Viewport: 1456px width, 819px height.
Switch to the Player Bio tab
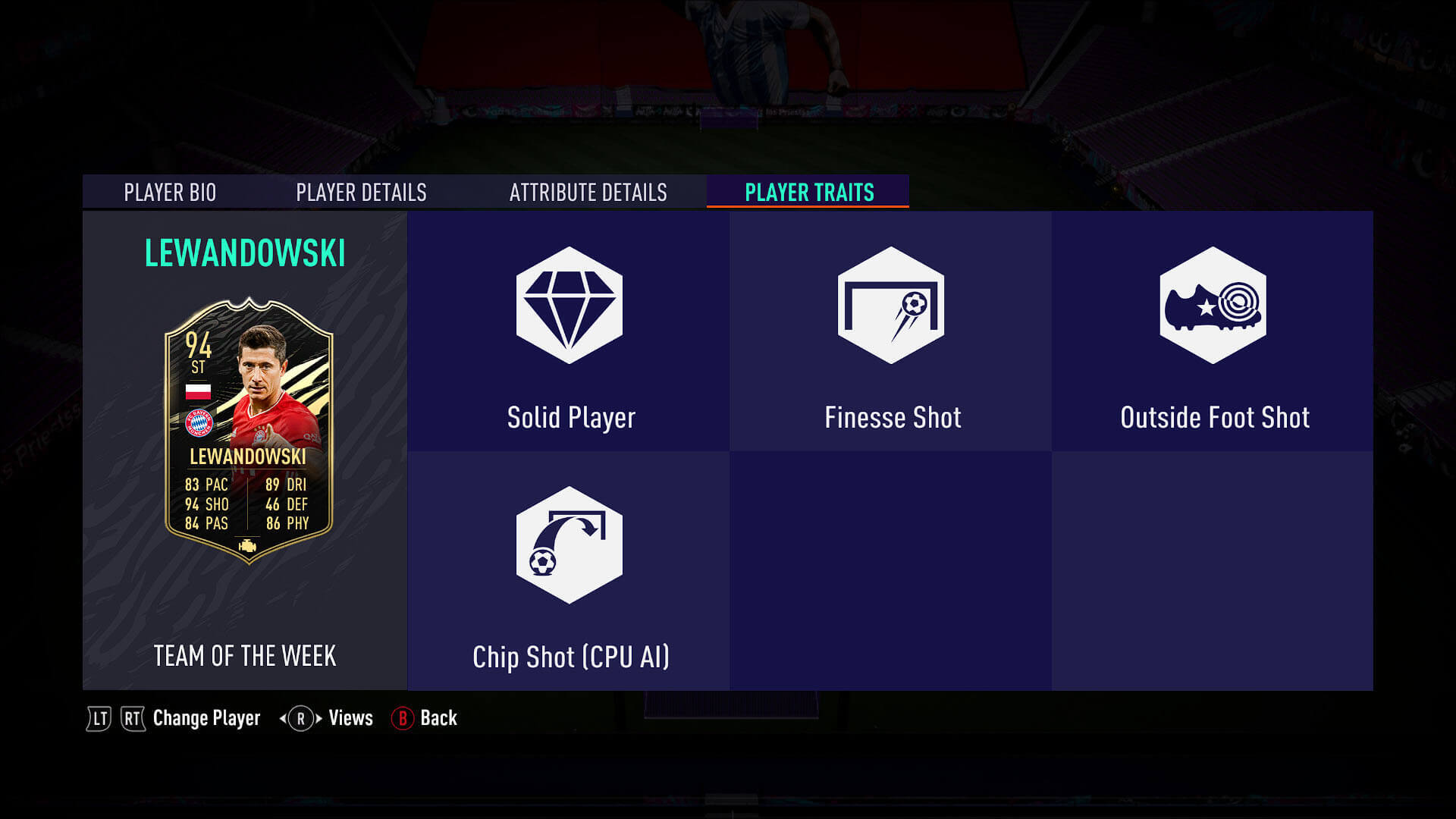(170, 193)
